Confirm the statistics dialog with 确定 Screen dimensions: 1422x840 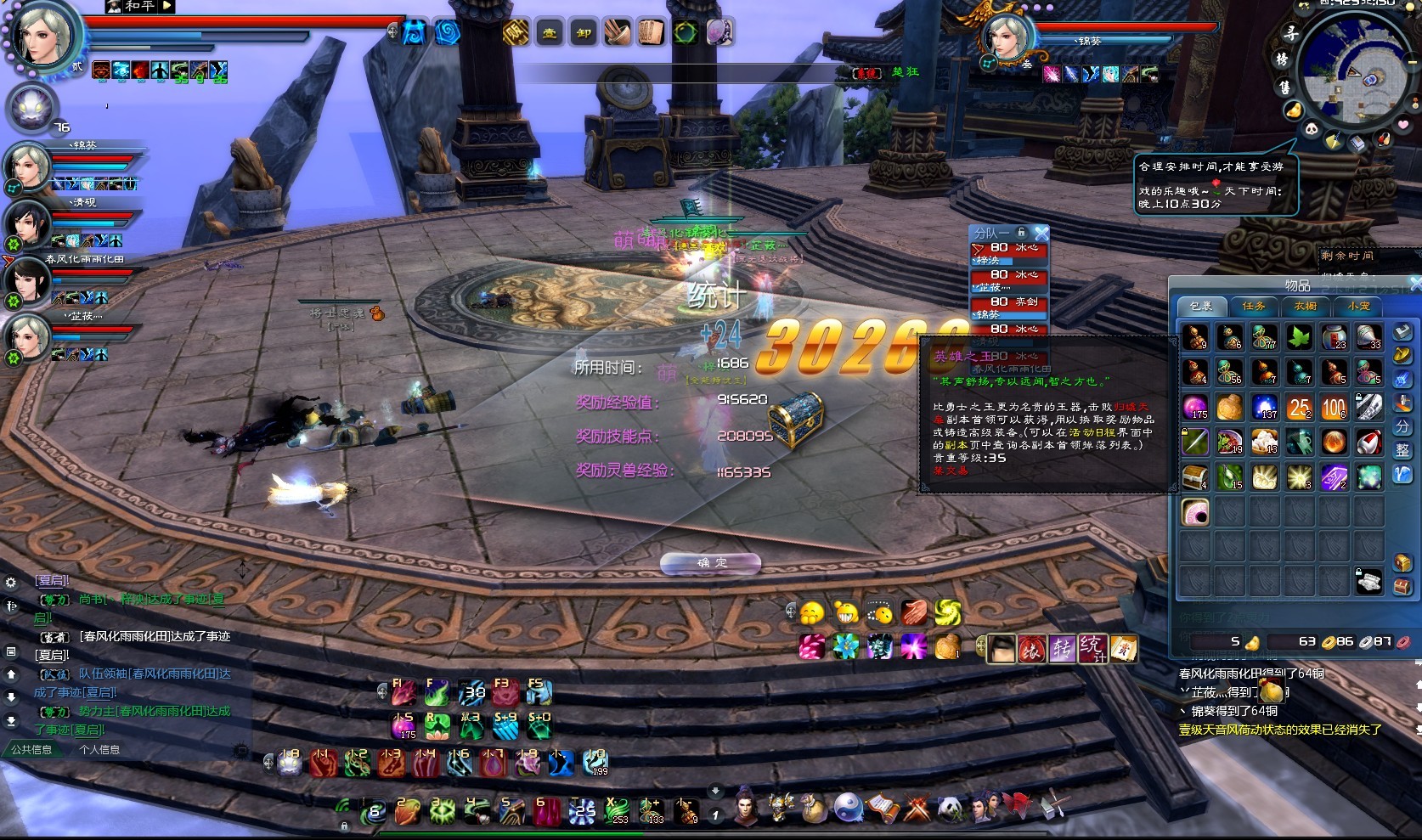coord(711,563)
